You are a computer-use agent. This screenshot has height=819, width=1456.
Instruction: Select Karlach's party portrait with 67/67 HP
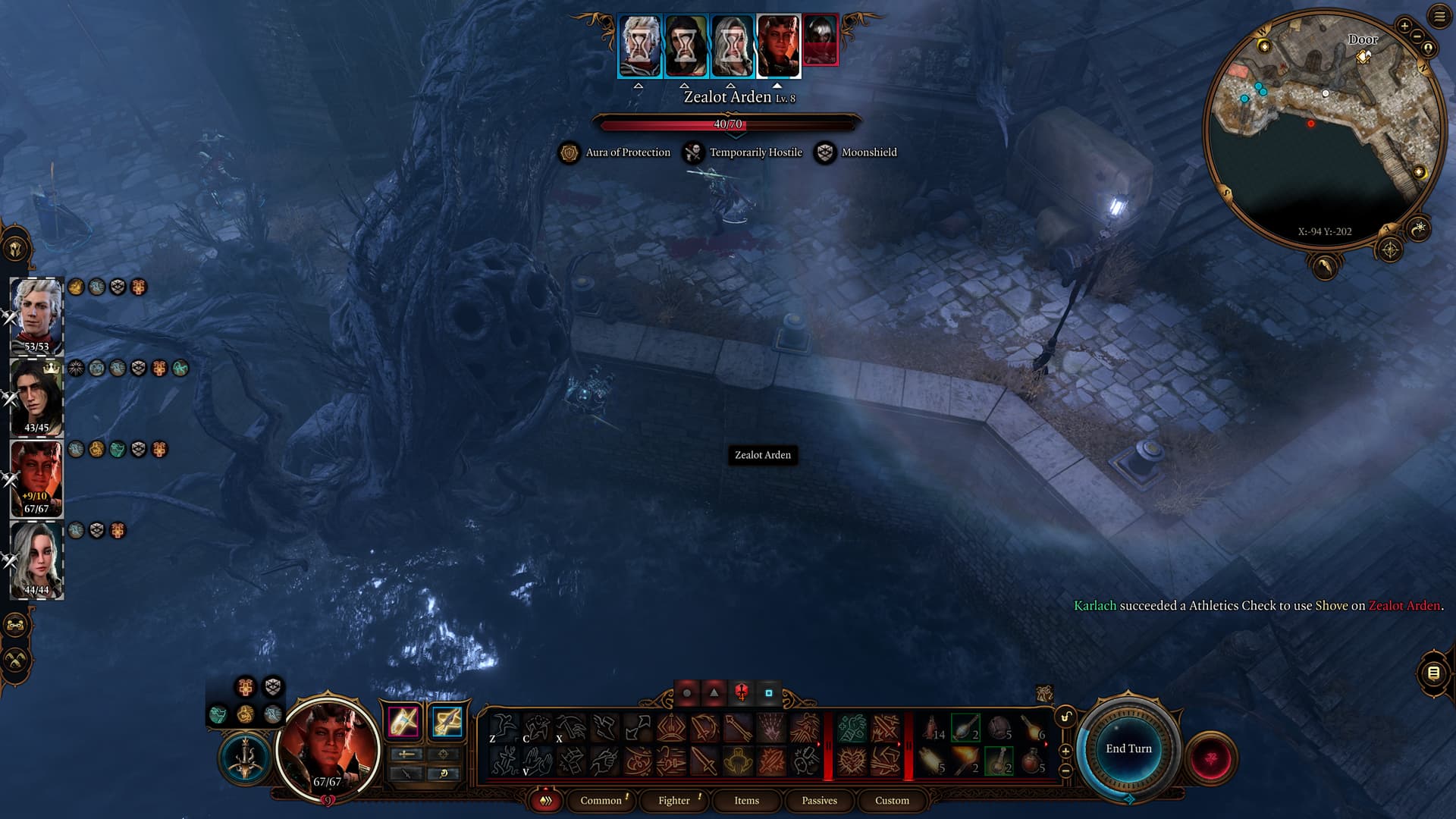click(x=36, y=478)
